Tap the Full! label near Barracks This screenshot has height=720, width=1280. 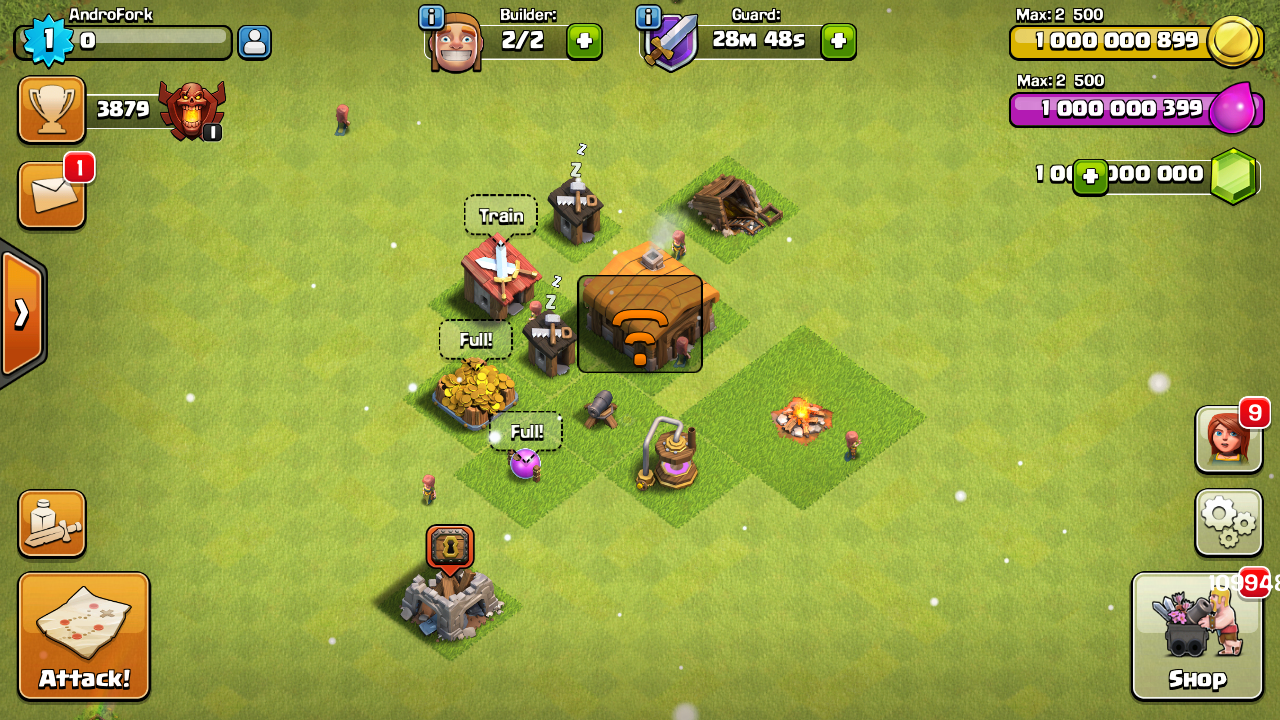(476, 340)
